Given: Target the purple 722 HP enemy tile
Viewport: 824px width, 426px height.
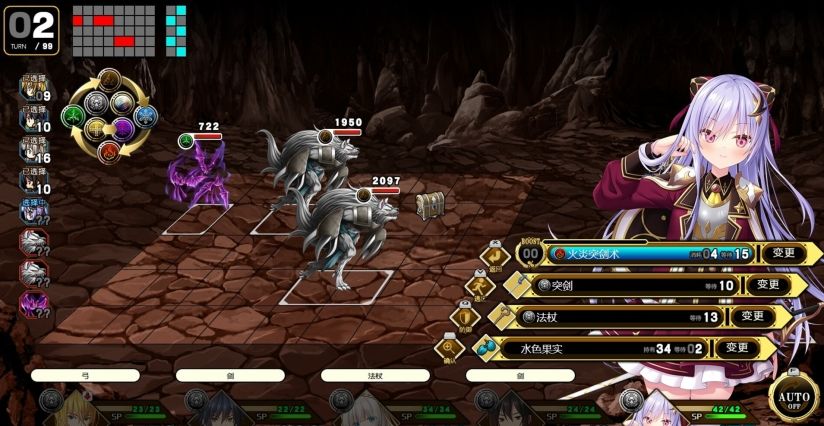Looking at the screenshot, I should click(200, 219).
